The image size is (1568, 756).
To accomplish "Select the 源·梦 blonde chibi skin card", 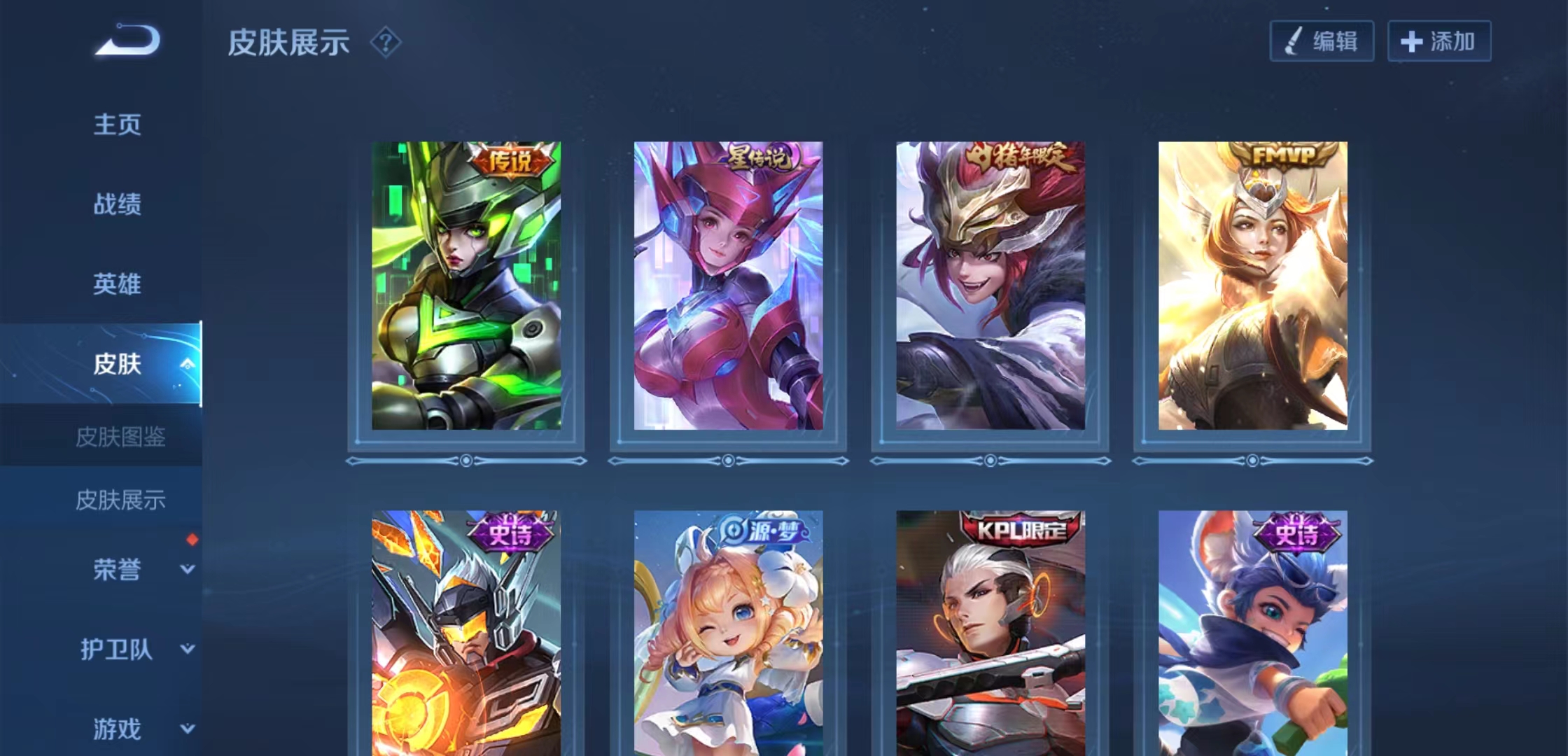I will tap(728, 633).
